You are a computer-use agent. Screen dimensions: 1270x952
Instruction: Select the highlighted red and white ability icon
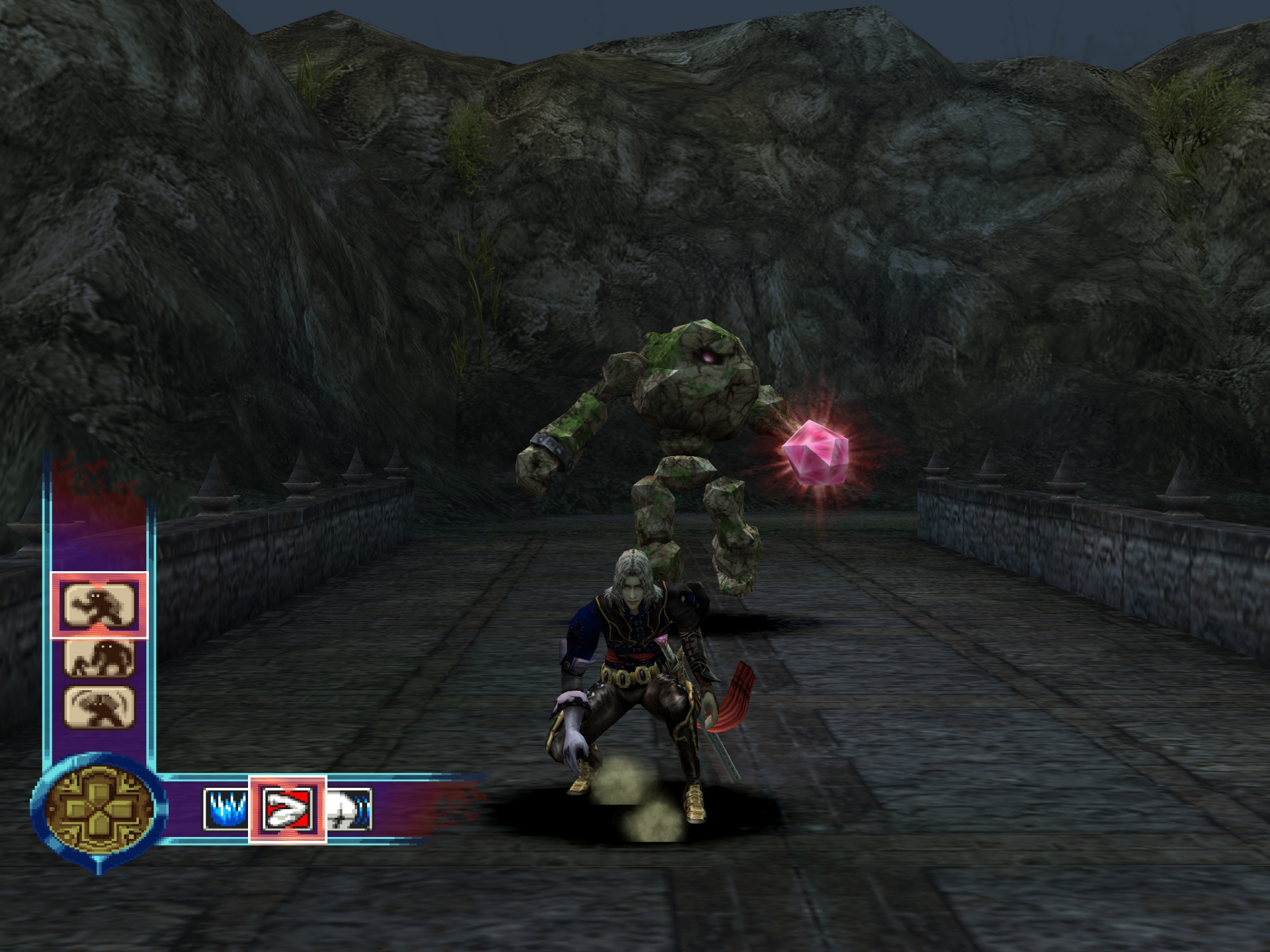[287, 809]
